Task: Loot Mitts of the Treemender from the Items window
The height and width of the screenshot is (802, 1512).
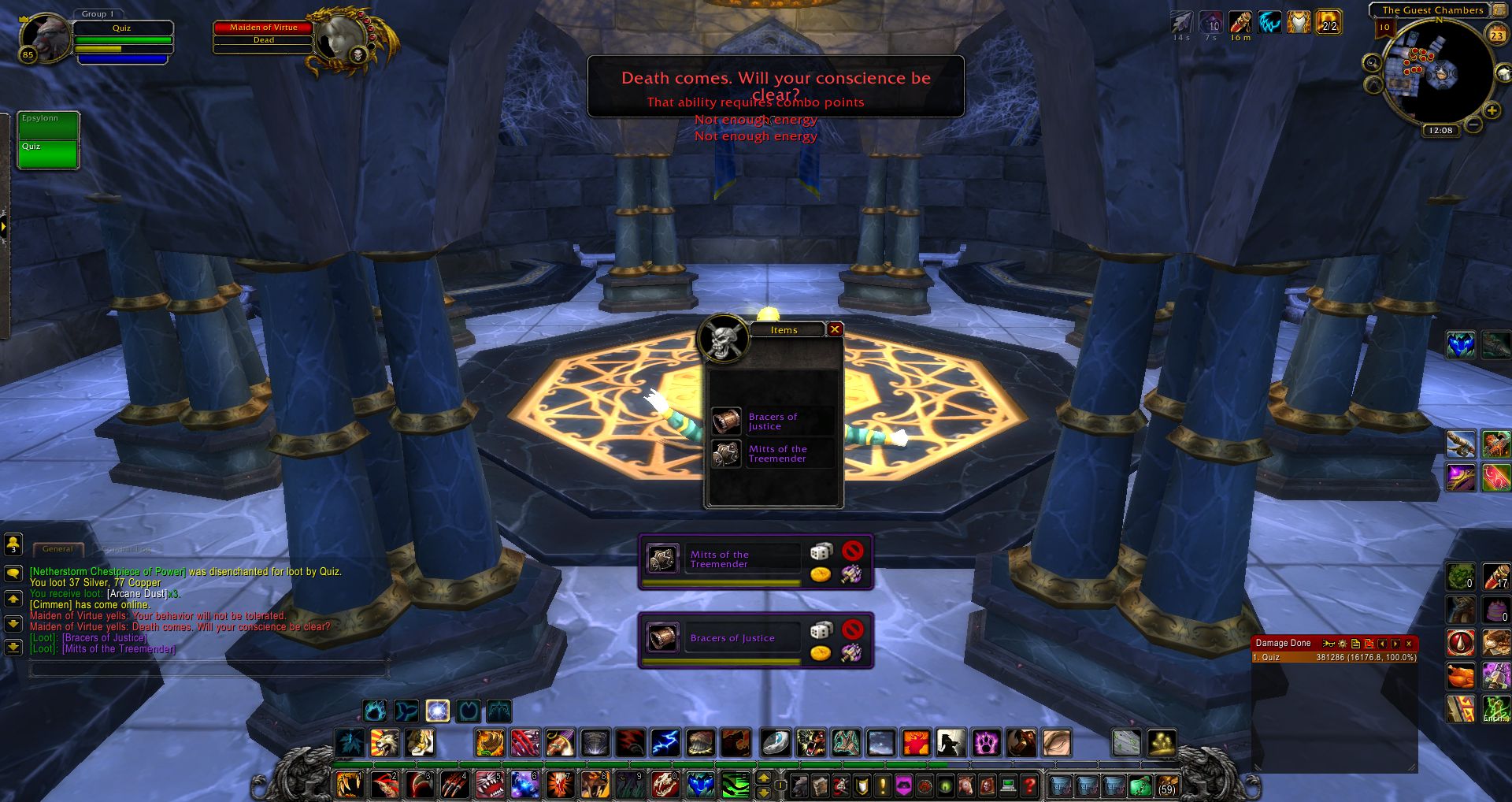Action: 727,454
